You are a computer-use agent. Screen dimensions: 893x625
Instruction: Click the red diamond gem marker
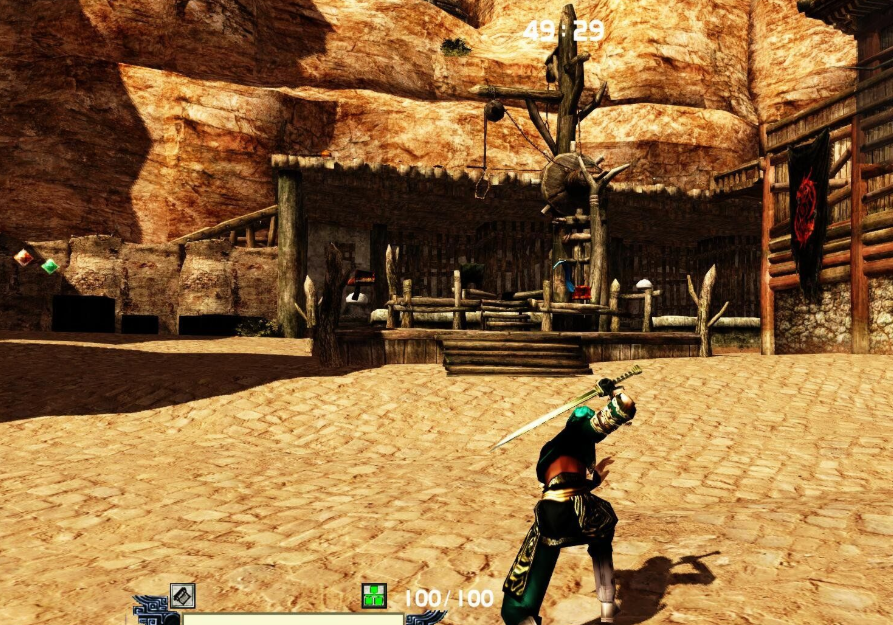coord(22,258)
